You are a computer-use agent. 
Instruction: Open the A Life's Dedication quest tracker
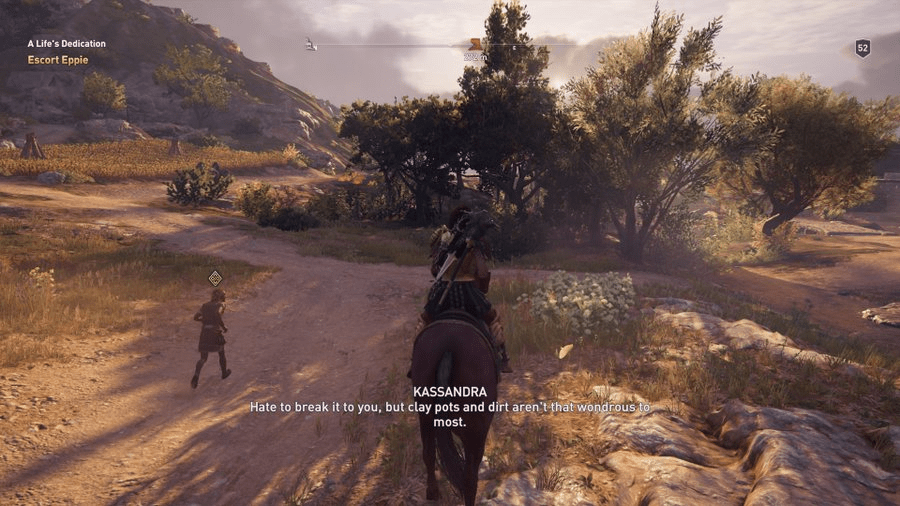[x=66, y=44]
